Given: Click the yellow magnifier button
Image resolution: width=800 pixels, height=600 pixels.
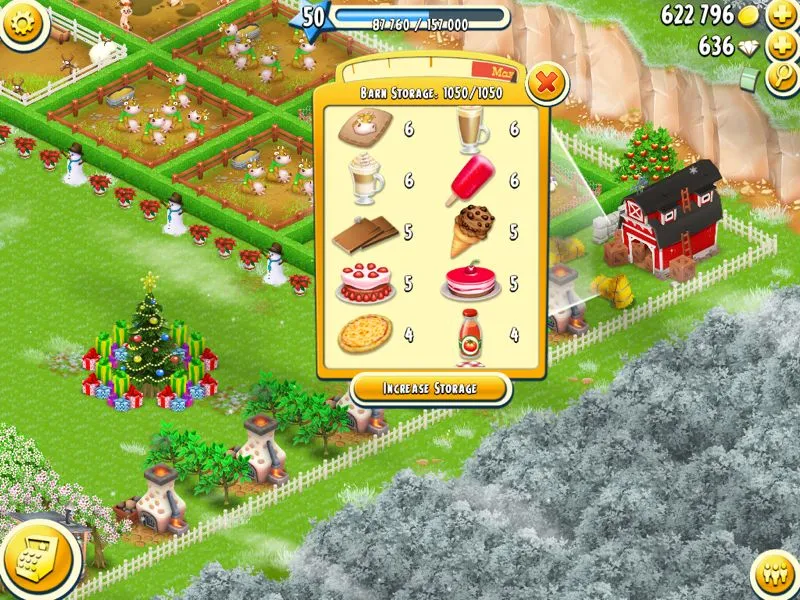Looking at the screenshot, I should 781,78.
